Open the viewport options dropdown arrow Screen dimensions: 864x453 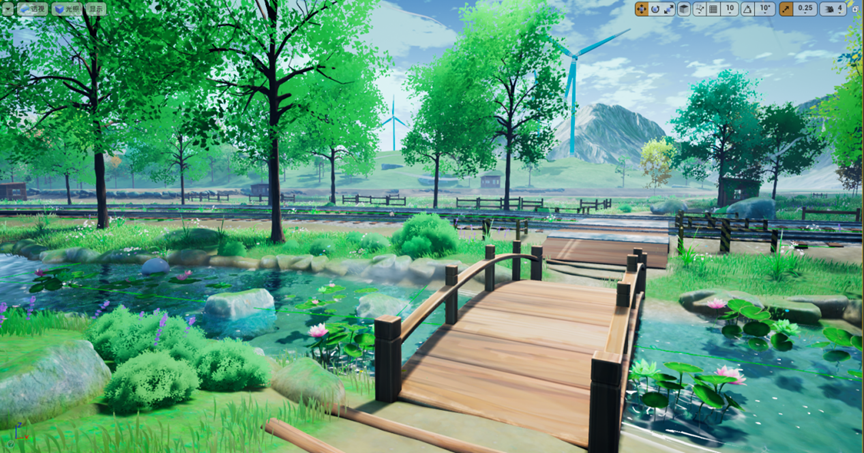[9, 9]
